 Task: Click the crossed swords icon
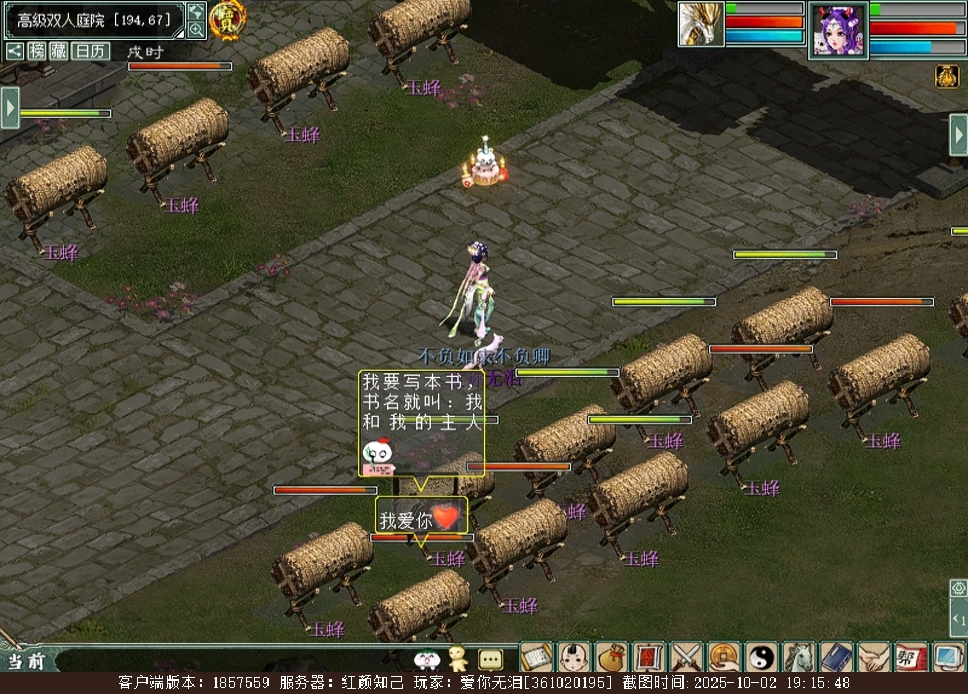[686, 657]
